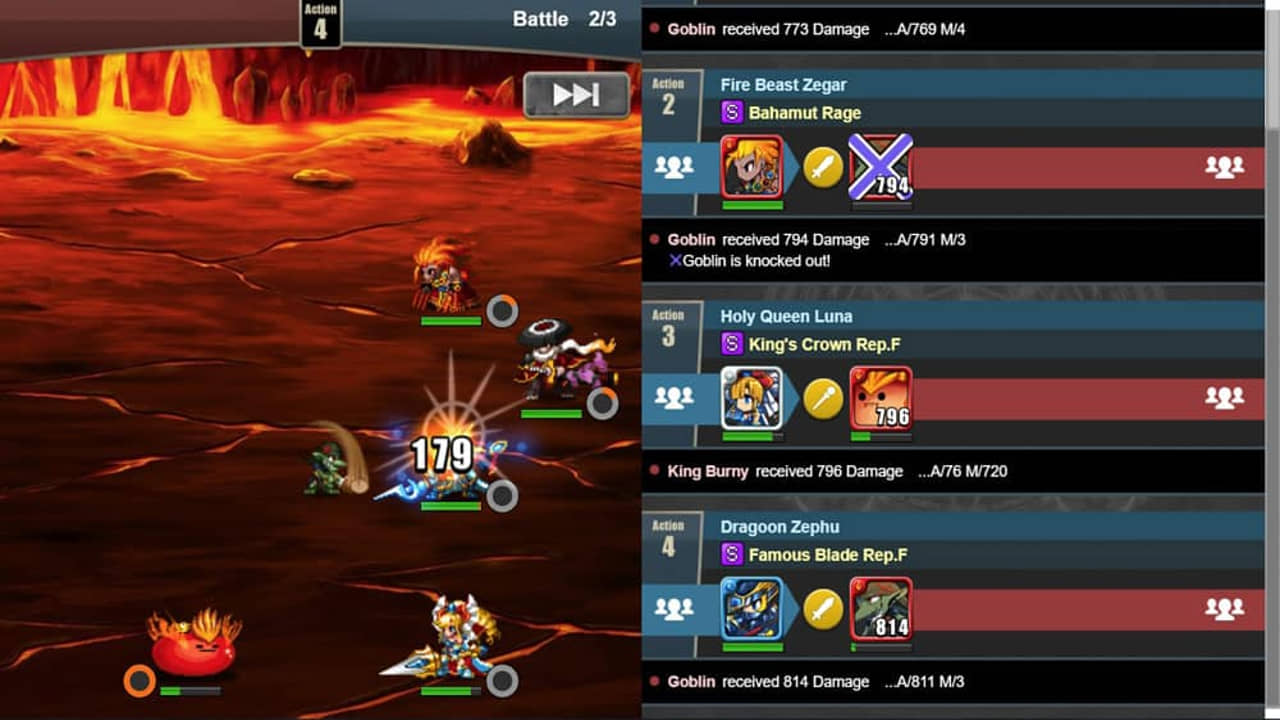This screenshot has height=720, width=1280.
Task: Click the allies group icon left of Holy Queen Luna's bar
Action: pyautogui.click(x=676, y=398)
